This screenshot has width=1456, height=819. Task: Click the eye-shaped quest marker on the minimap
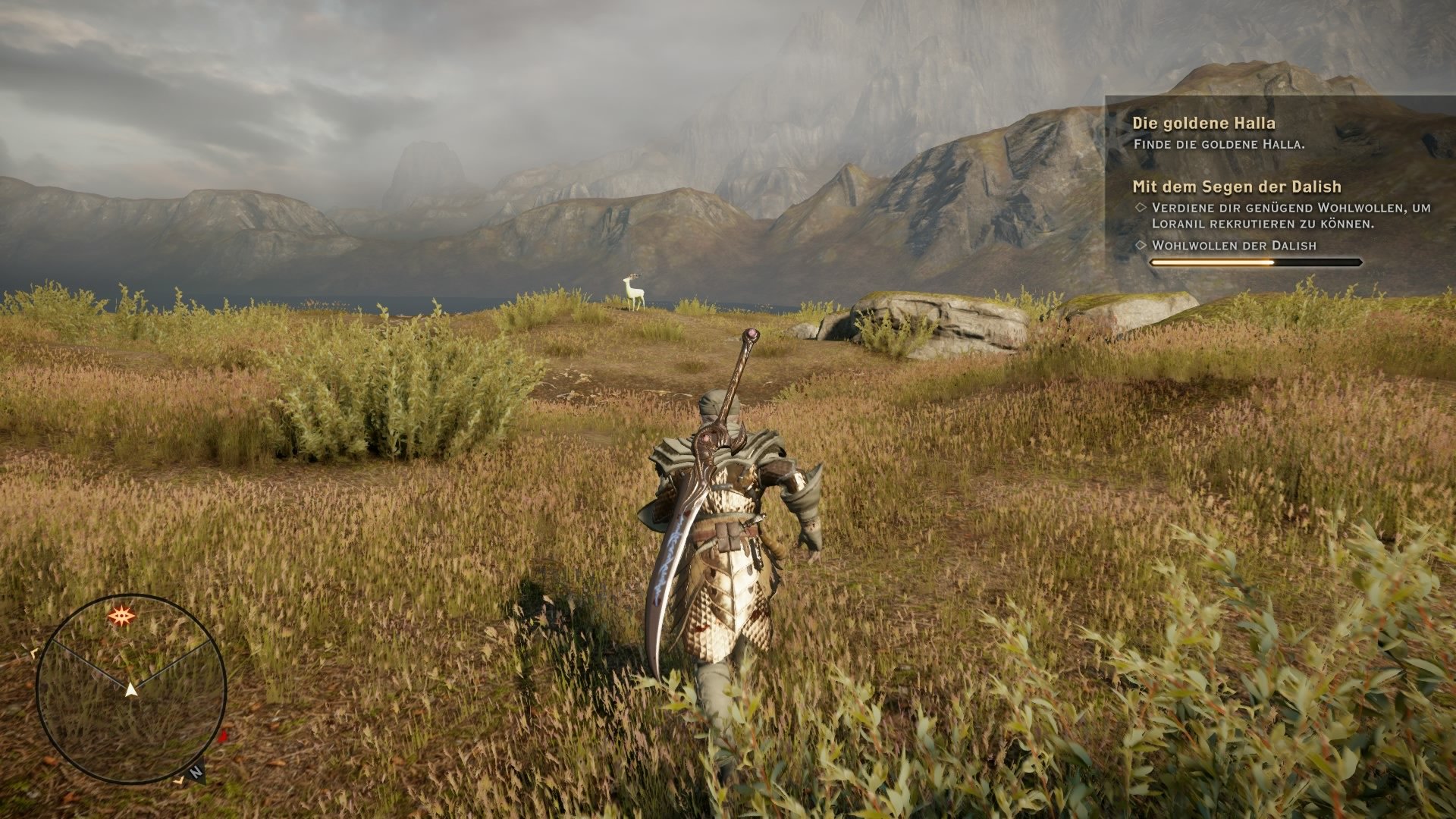coord(123,616)
